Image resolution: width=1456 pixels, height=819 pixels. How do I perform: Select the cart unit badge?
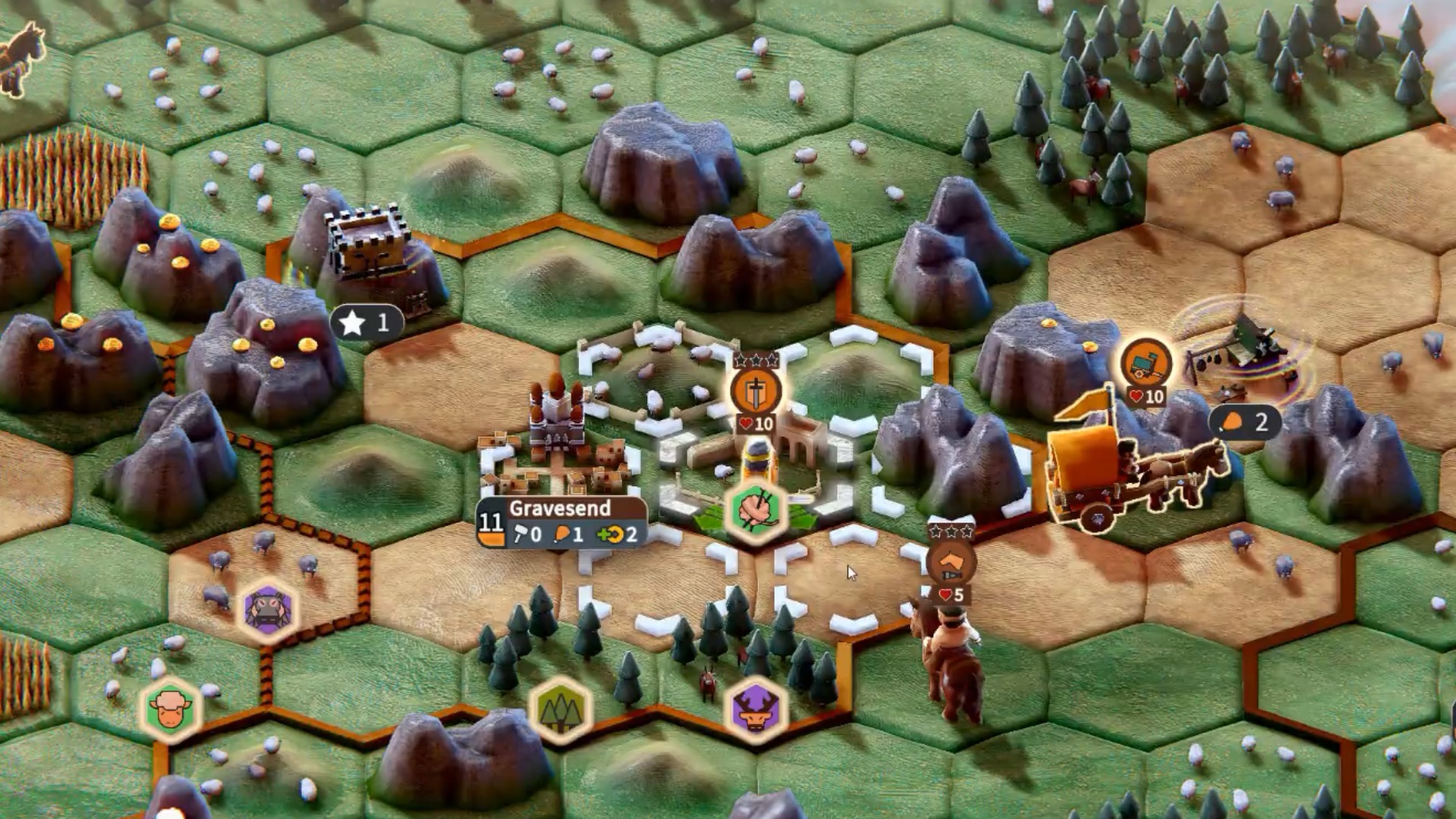pyautogui.click(x=1146, y=364)
